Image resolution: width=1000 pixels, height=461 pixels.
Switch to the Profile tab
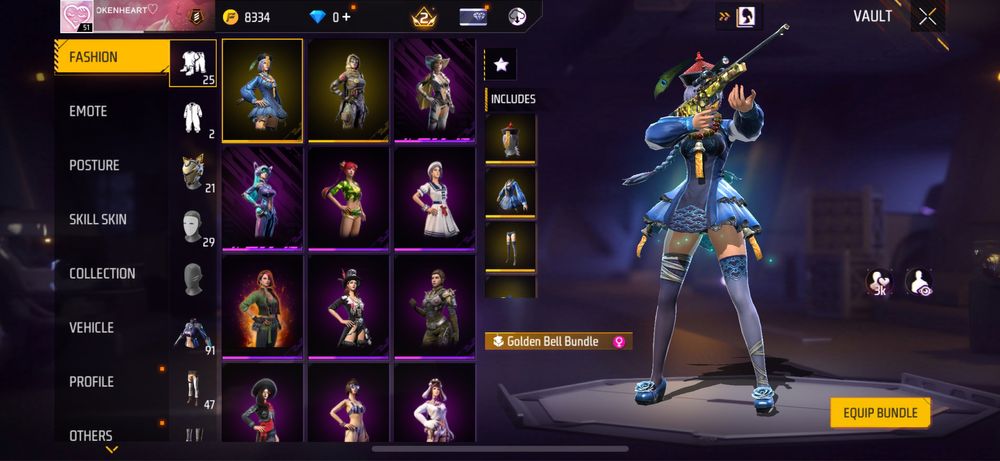pyautogui.click(x=91, y=381)
